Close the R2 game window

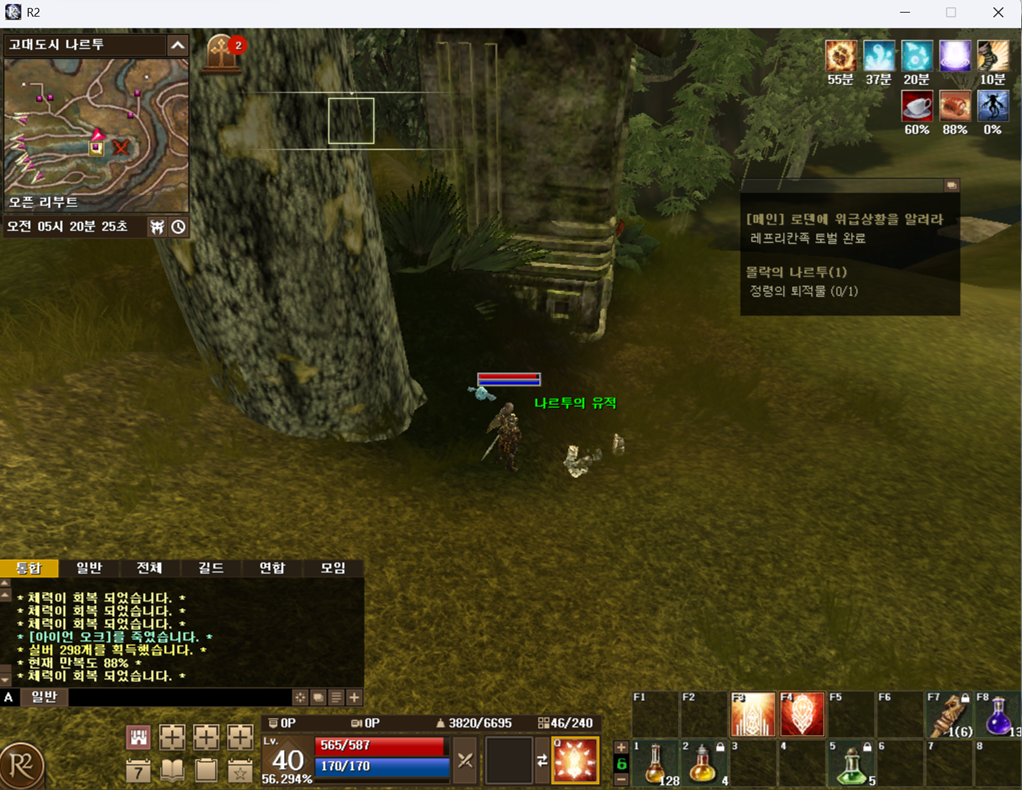click(998, 13)
